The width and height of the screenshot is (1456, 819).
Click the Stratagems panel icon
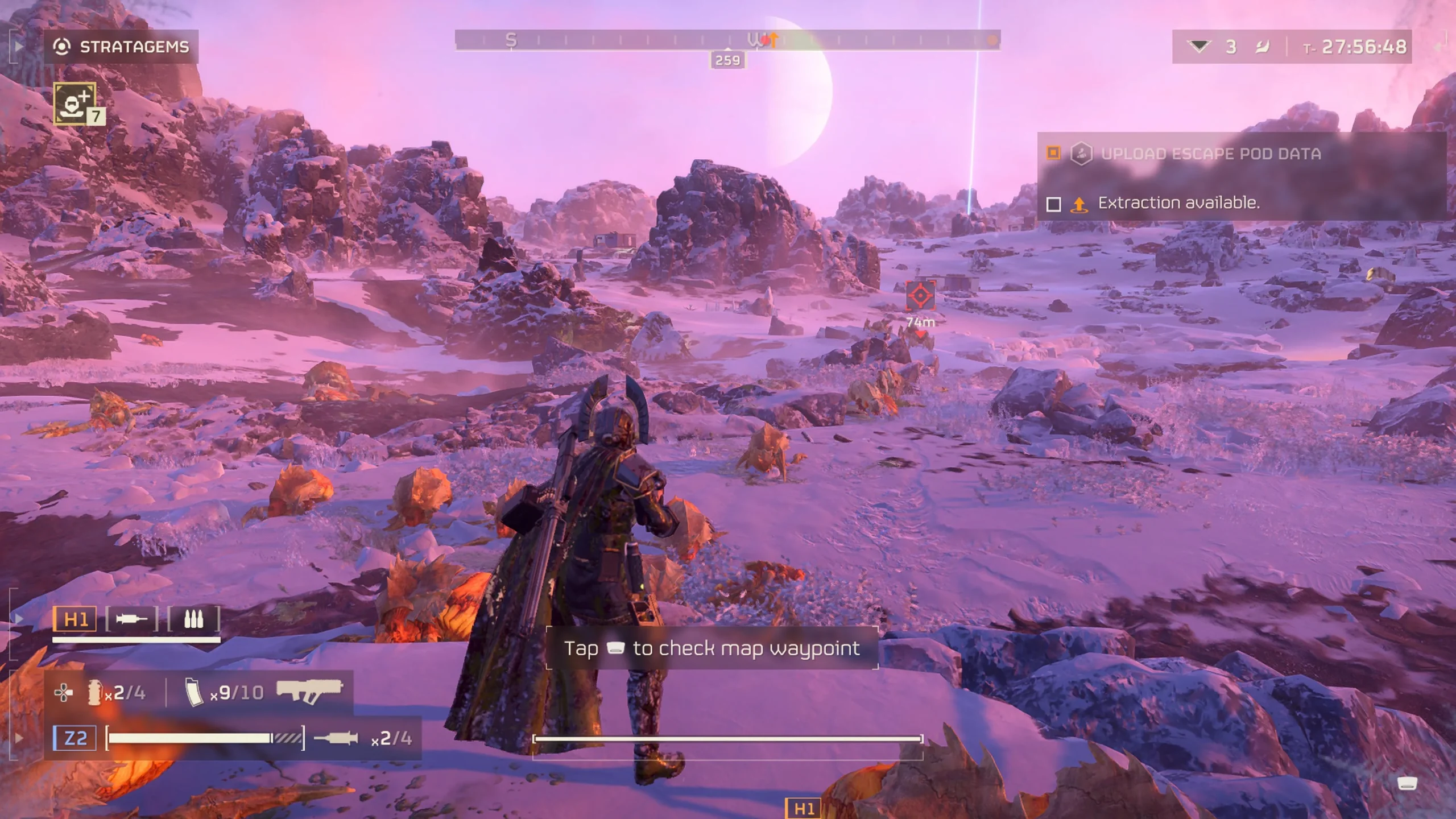(63, 47)
